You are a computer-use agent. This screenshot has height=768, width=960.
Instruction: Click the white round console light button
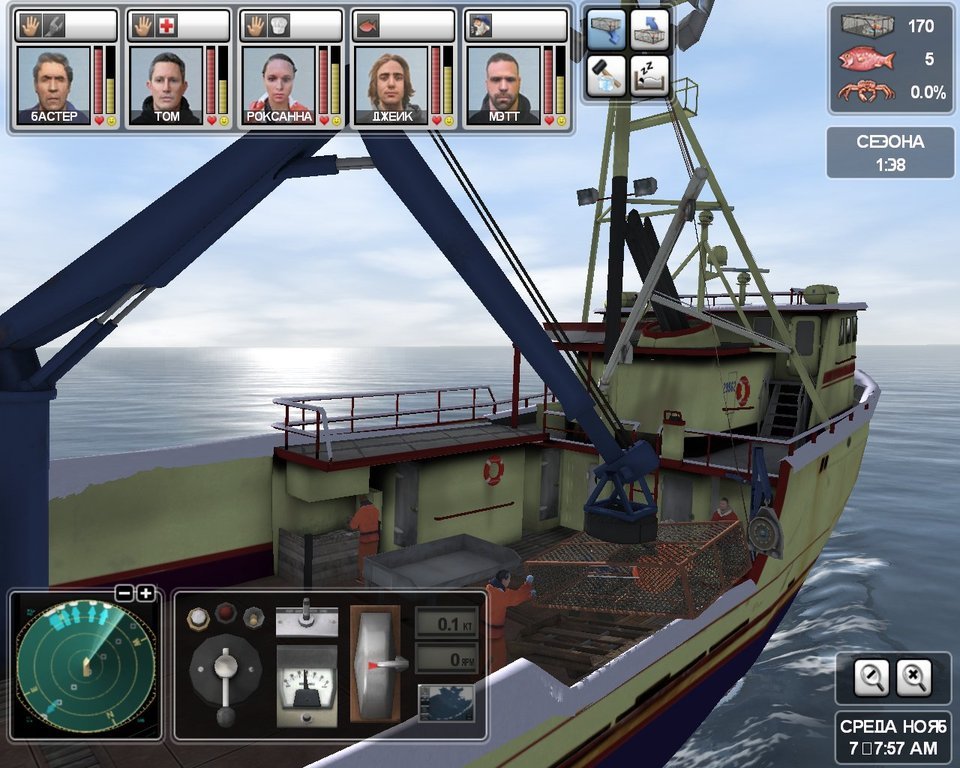[x=198, y=618]
